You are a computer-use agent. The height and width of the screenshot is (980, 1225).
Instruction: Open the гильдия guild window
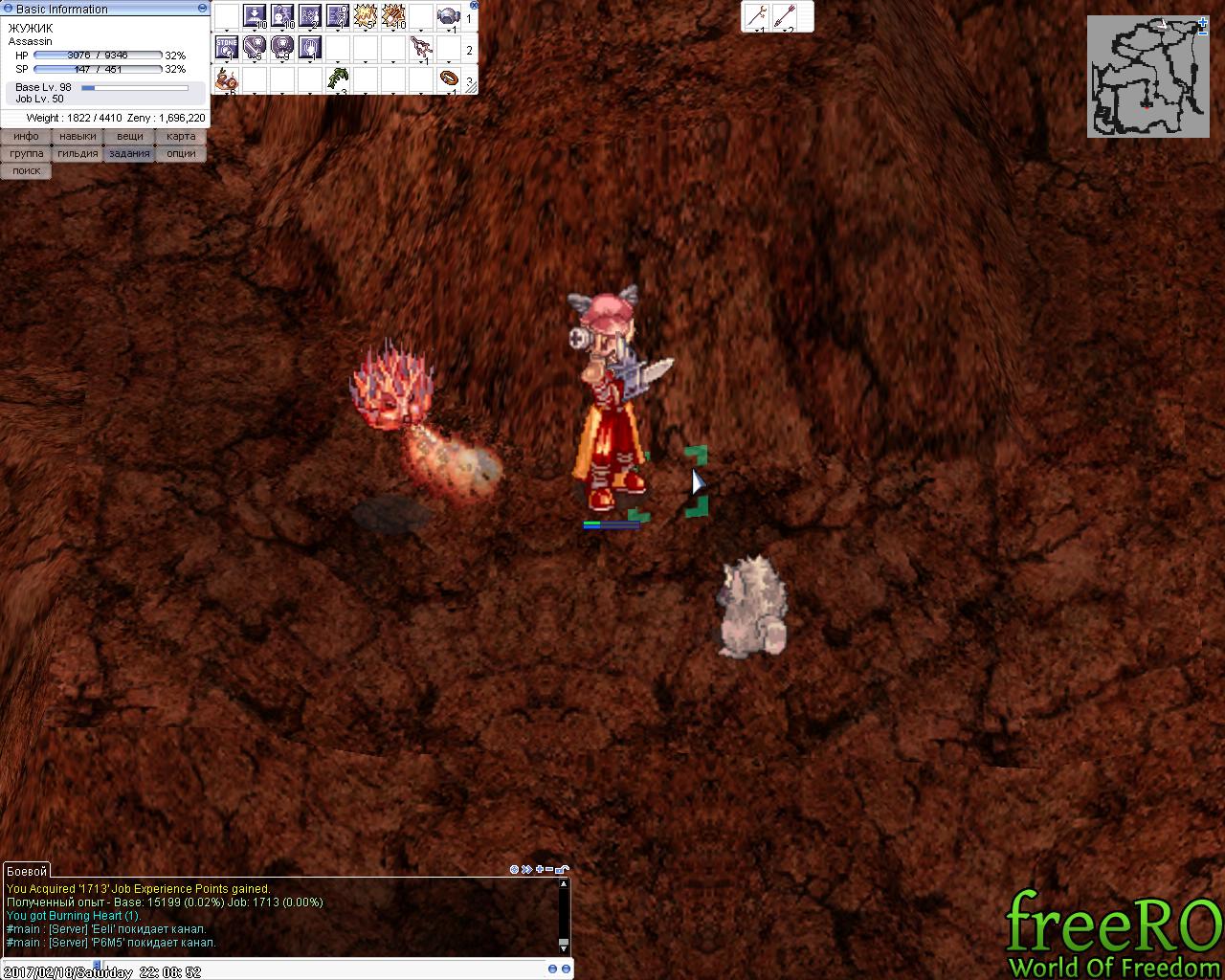tap(78, 154)
